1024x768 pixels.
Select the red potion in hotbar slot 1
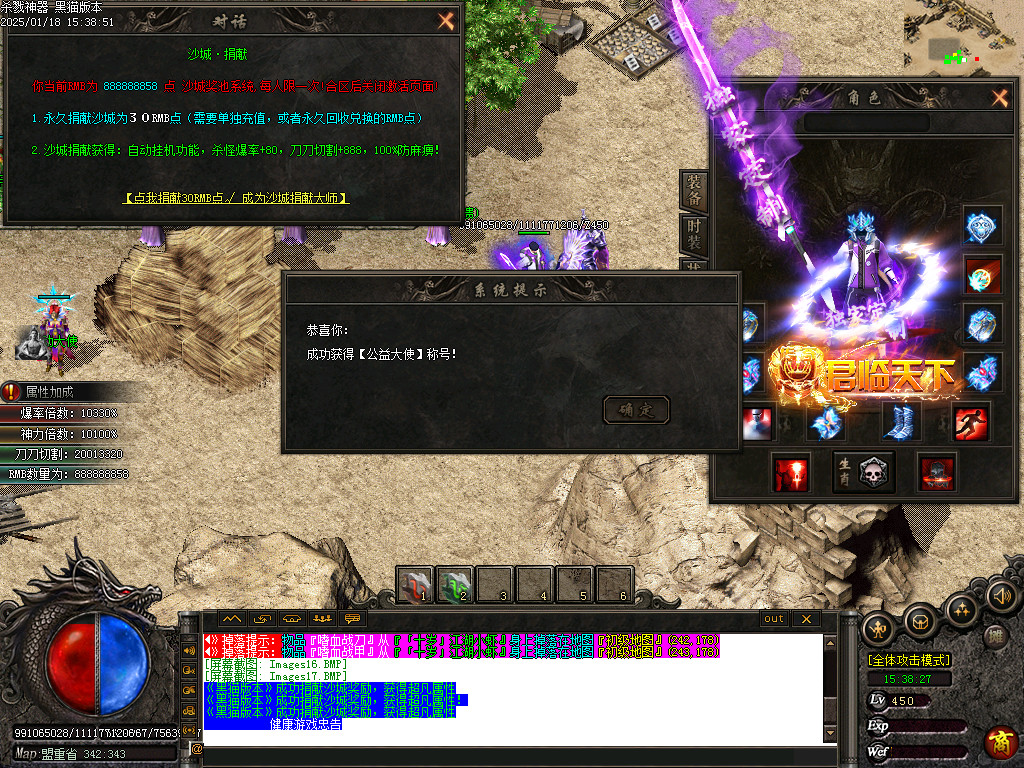click(x=415, y=584)
